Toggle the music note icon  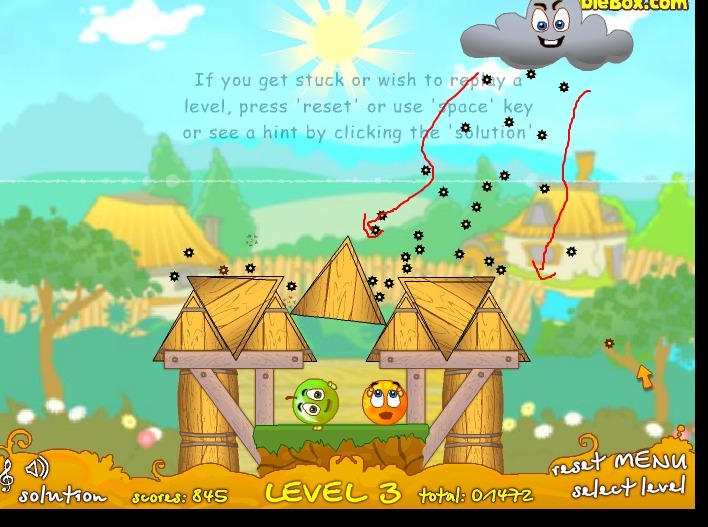(x=8, y=474)
